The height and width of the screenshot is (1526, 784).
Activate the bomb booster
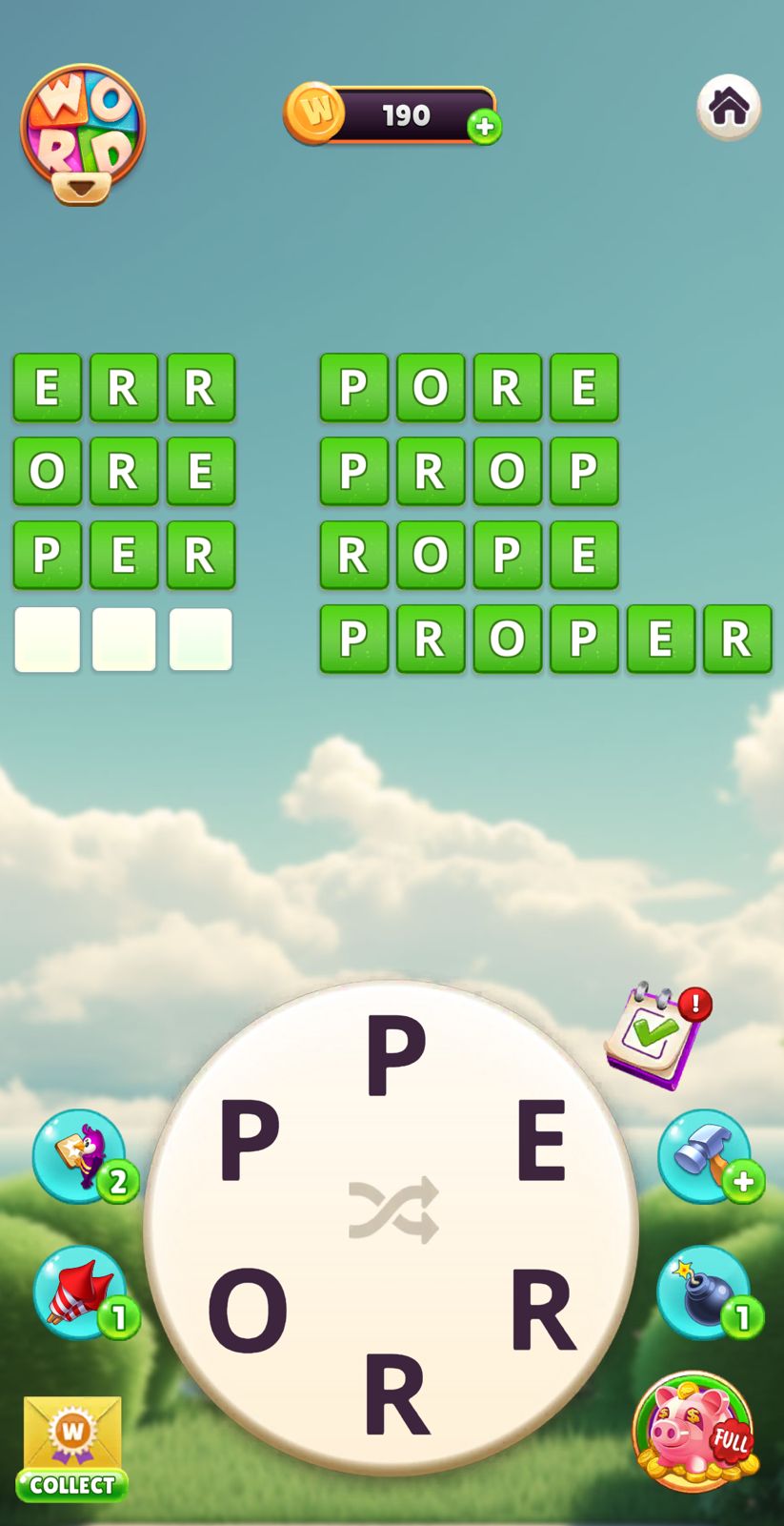(x=705, y=1292)
